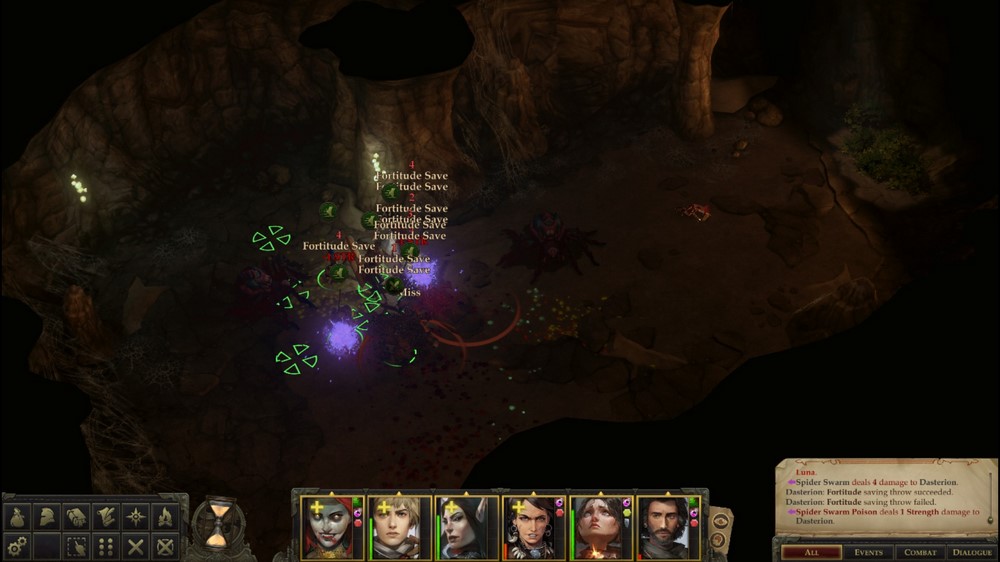Open the journal scroll and quill button

[106, 517]
